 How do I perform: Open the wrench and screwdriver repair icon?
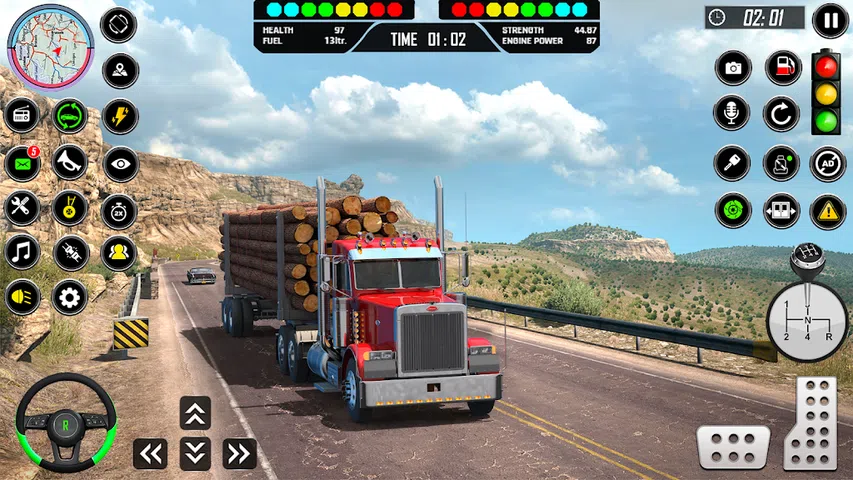pos(21,209)
